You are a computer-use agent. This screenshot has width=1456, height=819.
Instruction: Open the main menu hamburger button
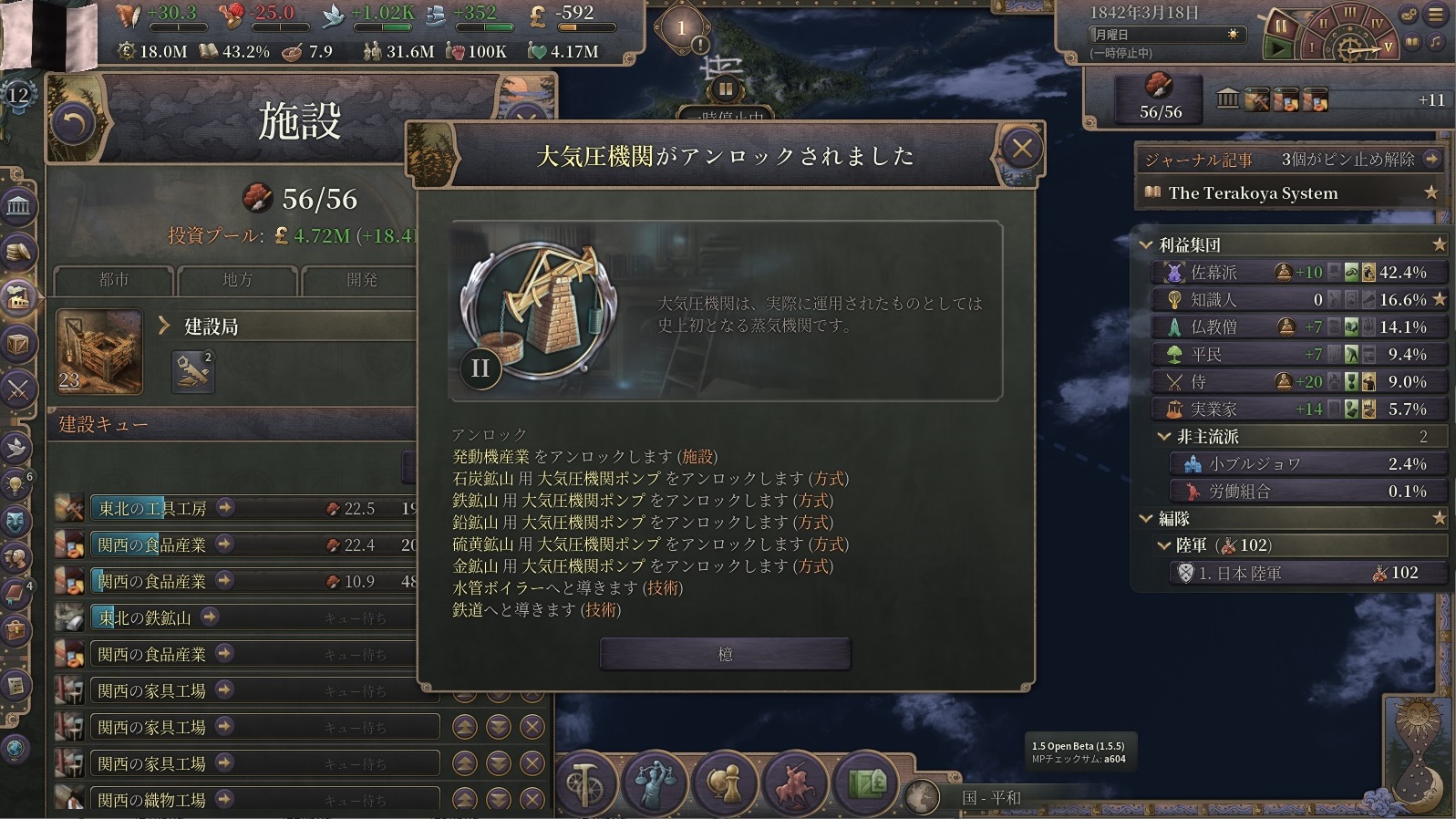pos(1436,15)
